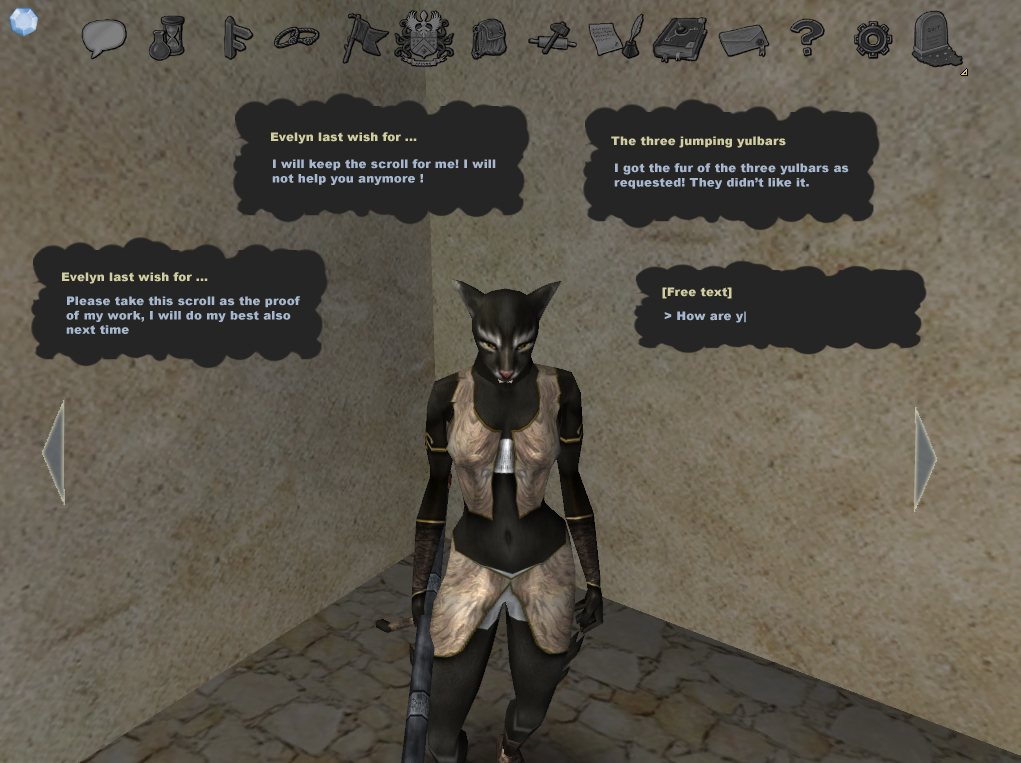
Task: Open the signpost icon in the toolbar
Action: point(236,38)
